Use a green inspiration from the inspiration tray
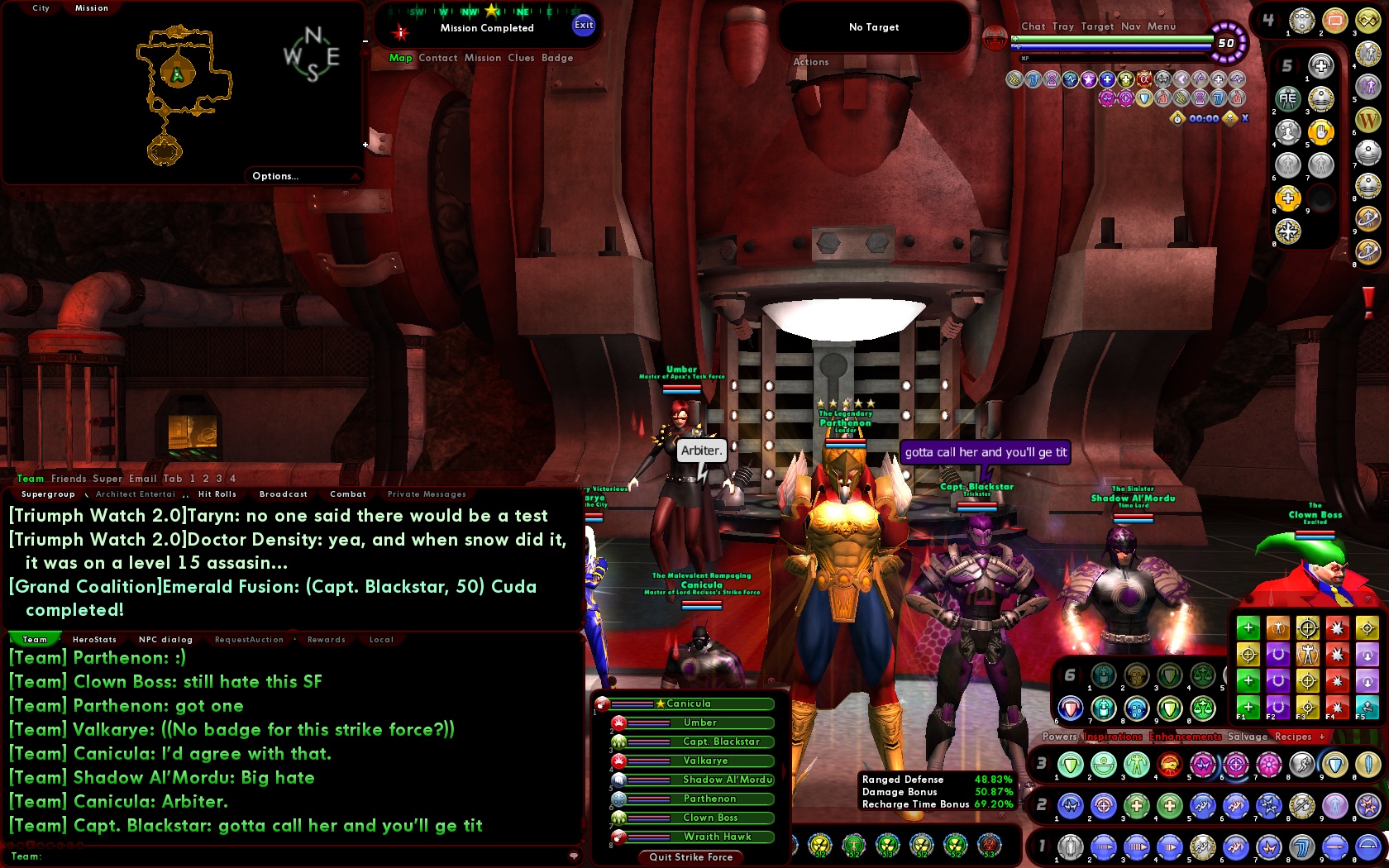1389x868 pixels. (1248, 627)
